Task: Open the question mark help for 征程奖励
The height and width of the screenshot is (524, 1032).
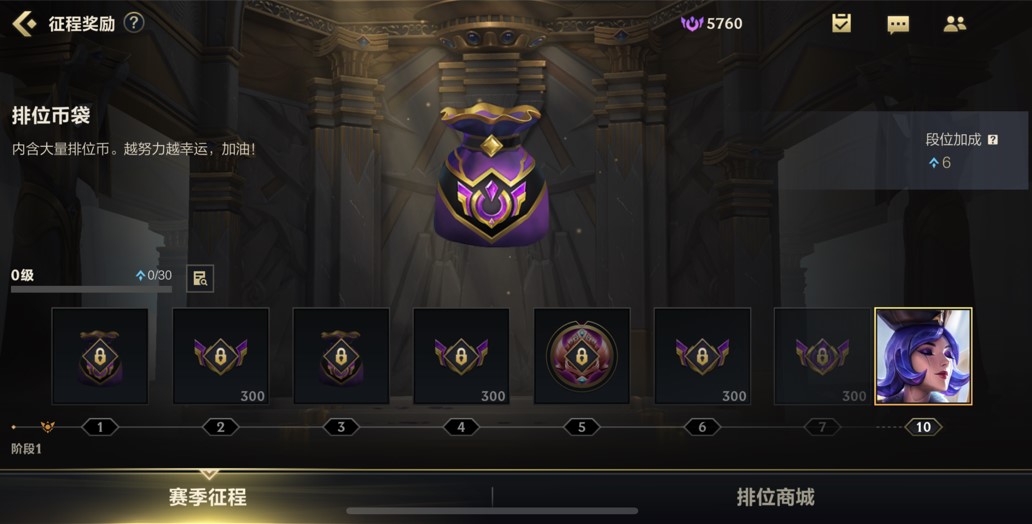Action: 134,23
